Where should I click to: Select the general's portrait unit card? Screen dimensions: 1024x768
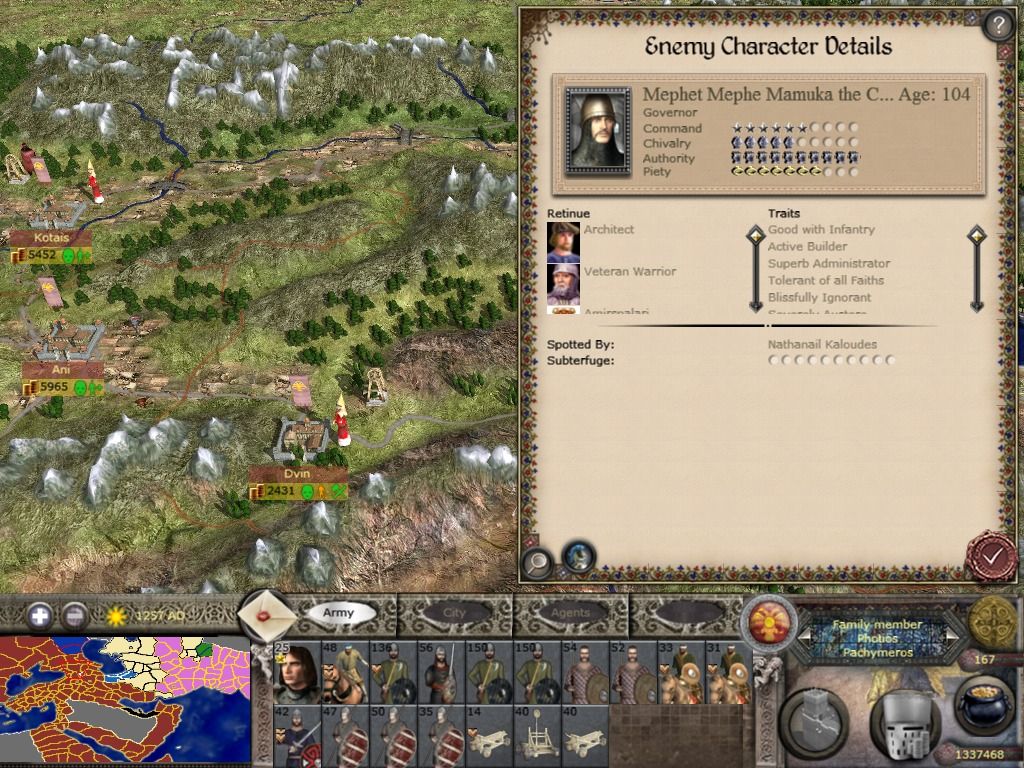pyautogui.click(x=296, y=673)
